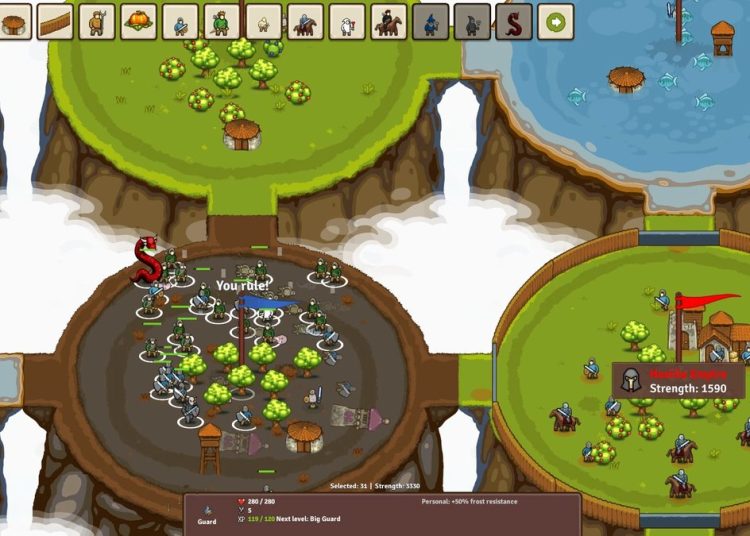Image resolution: width=750 pixels, height=536 pixels.
Task: Show more toolbar items with green arrow
Action: 555,21
